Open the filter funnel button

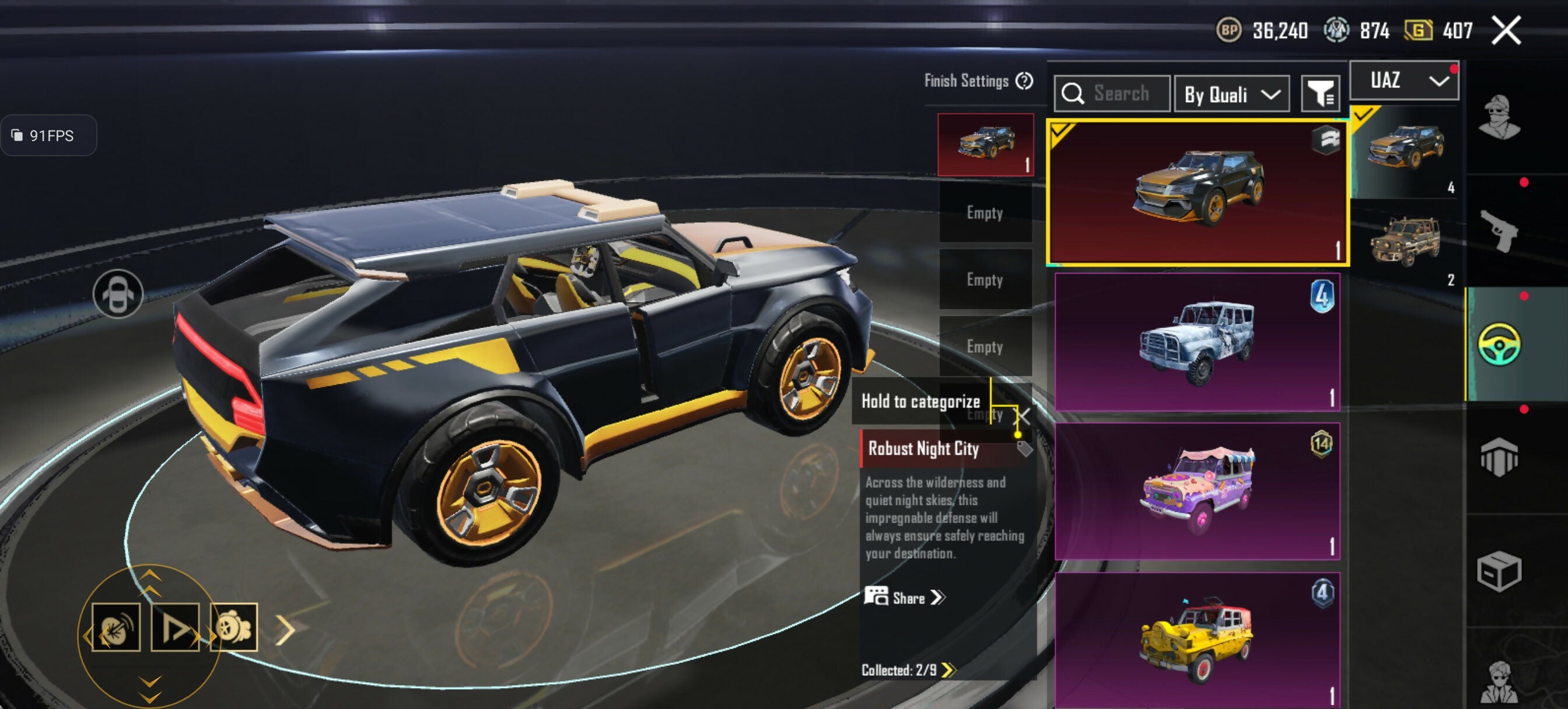click(1319, 94)
